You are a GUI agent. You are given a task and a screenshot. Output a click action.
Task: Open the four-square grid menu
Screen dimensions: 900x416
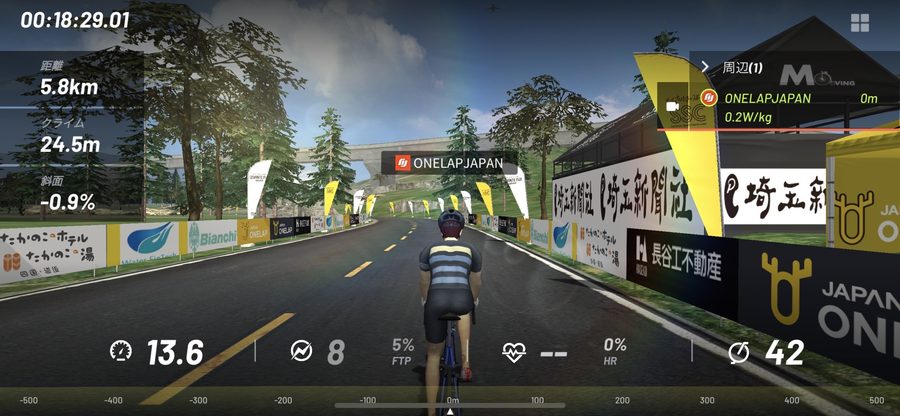[859, 22]
